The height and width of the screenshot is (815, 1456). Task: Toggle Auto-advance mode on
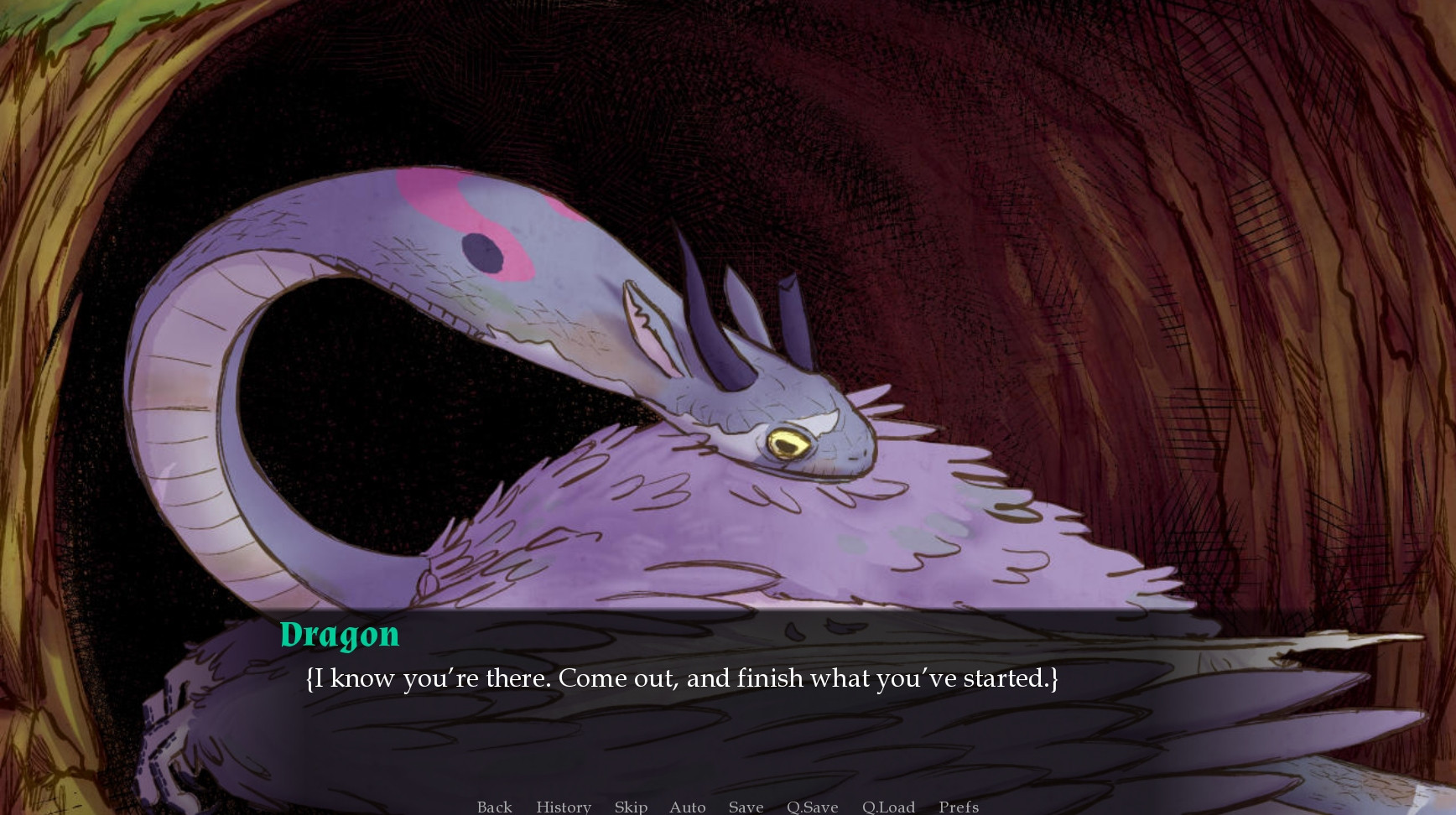coord(687,807)
